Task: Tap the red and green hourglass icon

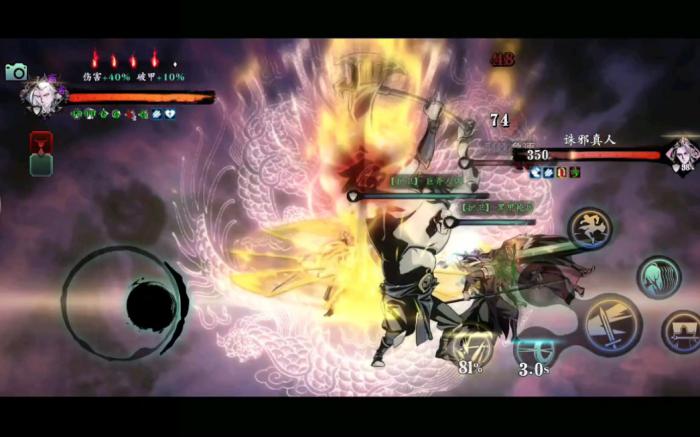Action: [41, 153]
